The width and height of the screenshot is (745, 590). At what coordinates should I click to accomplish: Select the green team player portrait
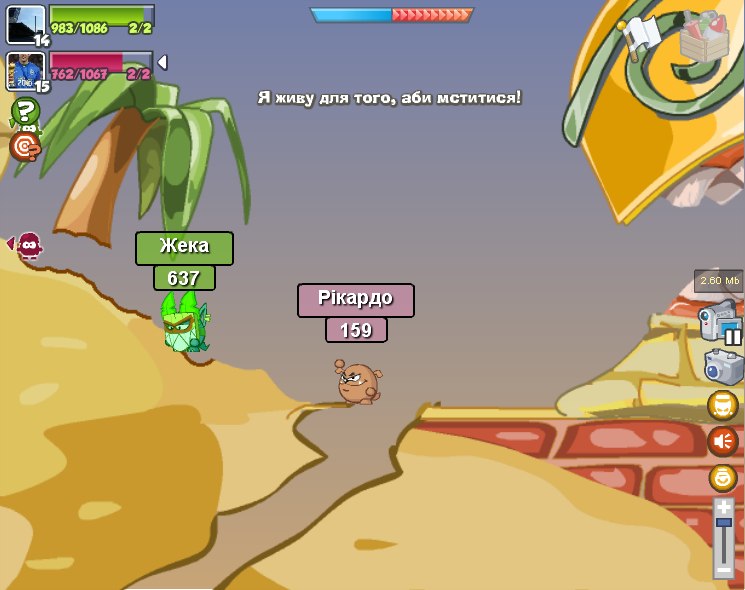pyautogui.click(x=26, y=25)
